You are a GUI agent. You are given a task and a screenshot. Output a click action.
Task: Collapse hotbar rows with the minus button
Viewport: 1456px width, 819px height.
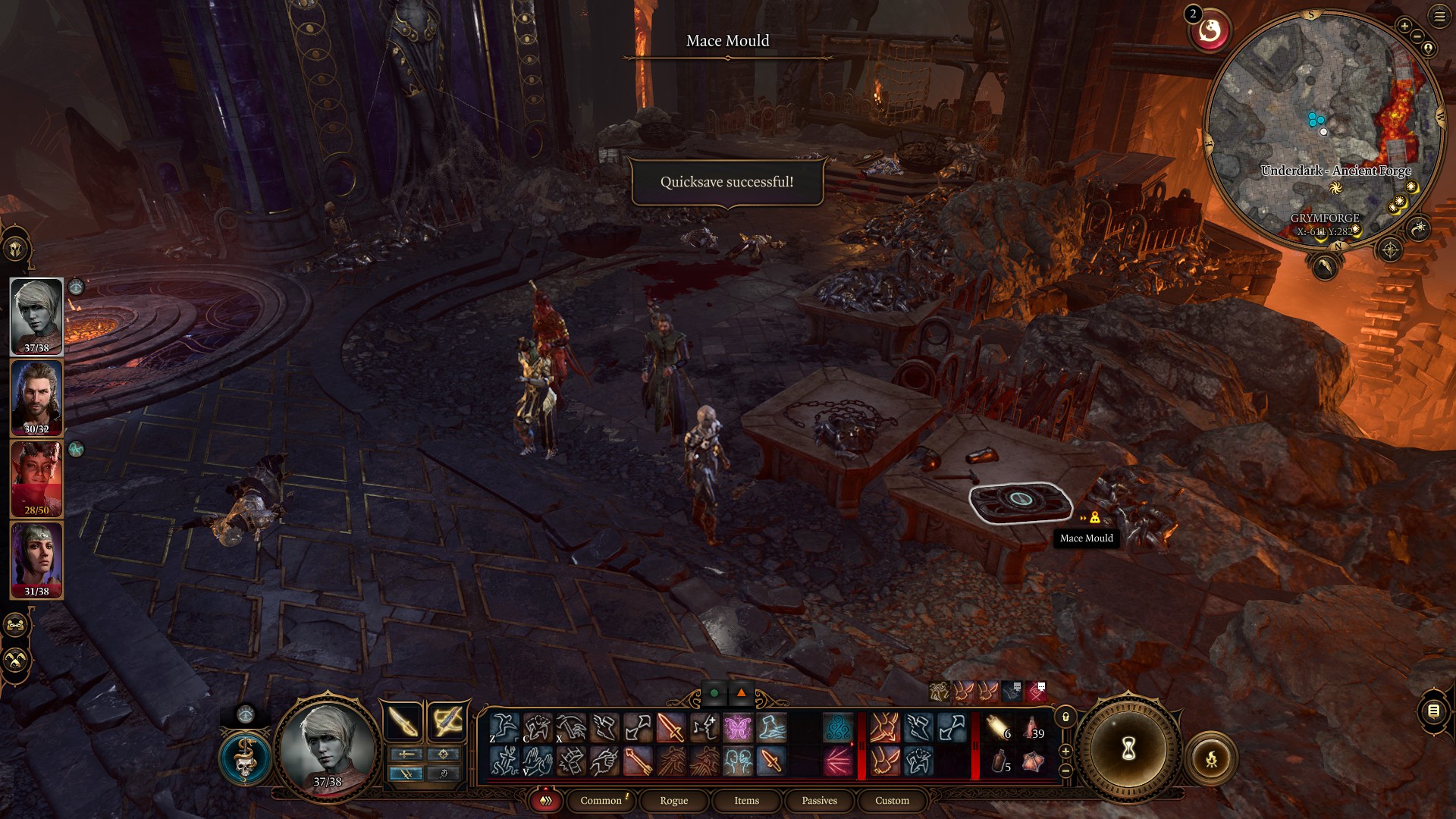(x=1066, y=771)
